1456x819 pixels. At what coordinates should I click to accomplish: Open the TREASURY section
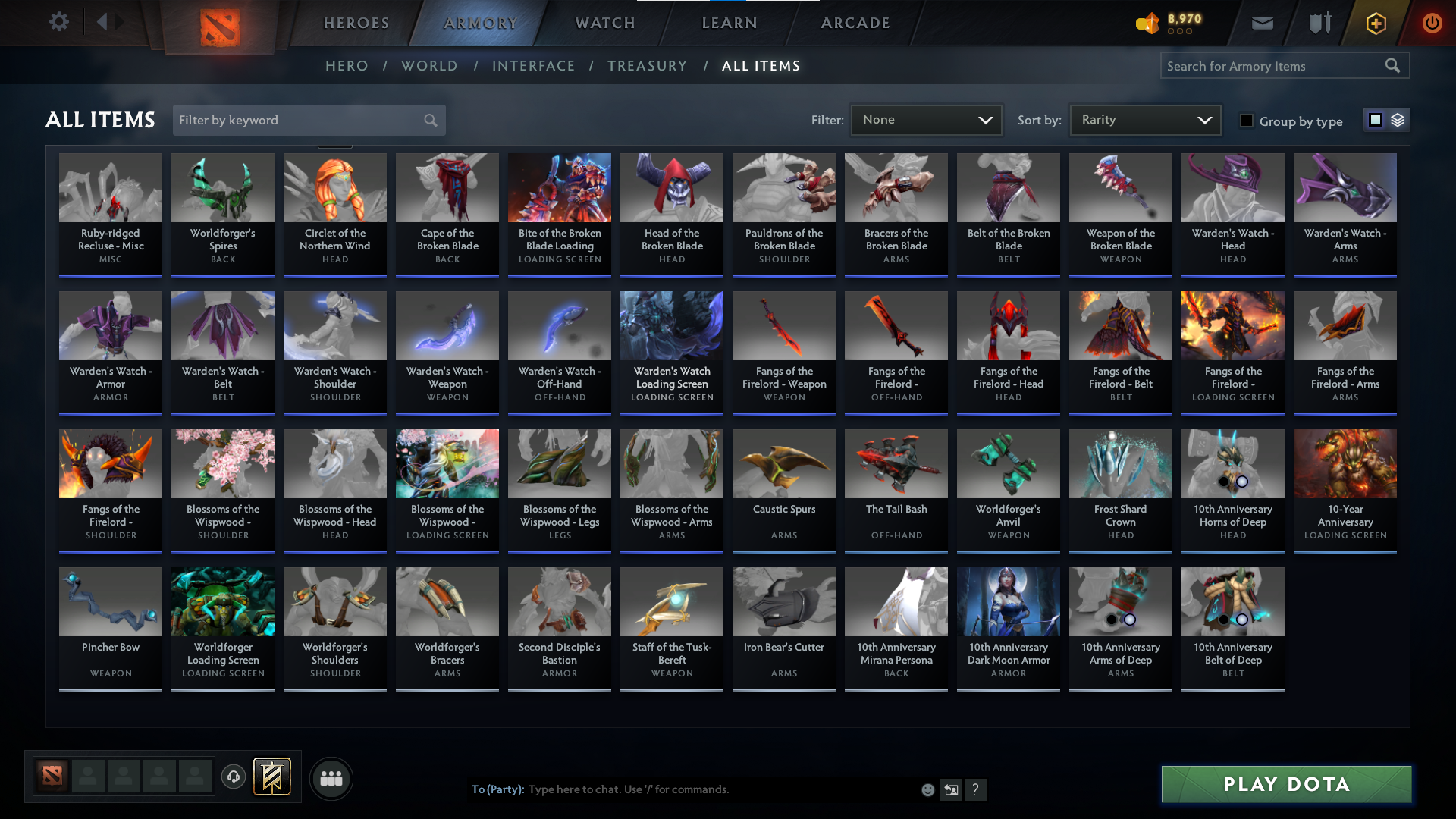tap(647, 66)
